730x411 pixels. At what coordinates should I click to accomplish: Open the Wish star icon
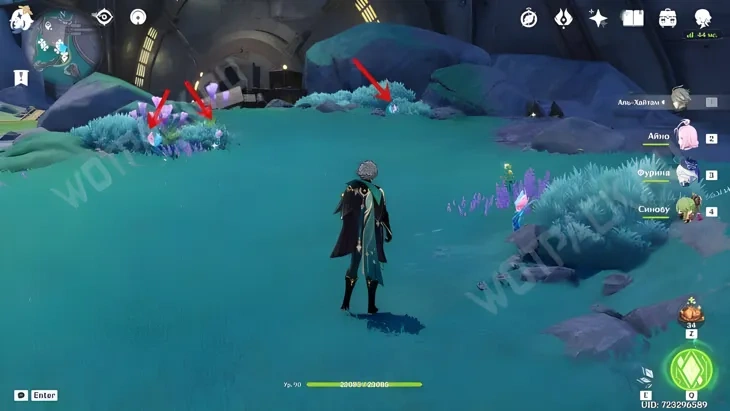(x=598, y=18)
